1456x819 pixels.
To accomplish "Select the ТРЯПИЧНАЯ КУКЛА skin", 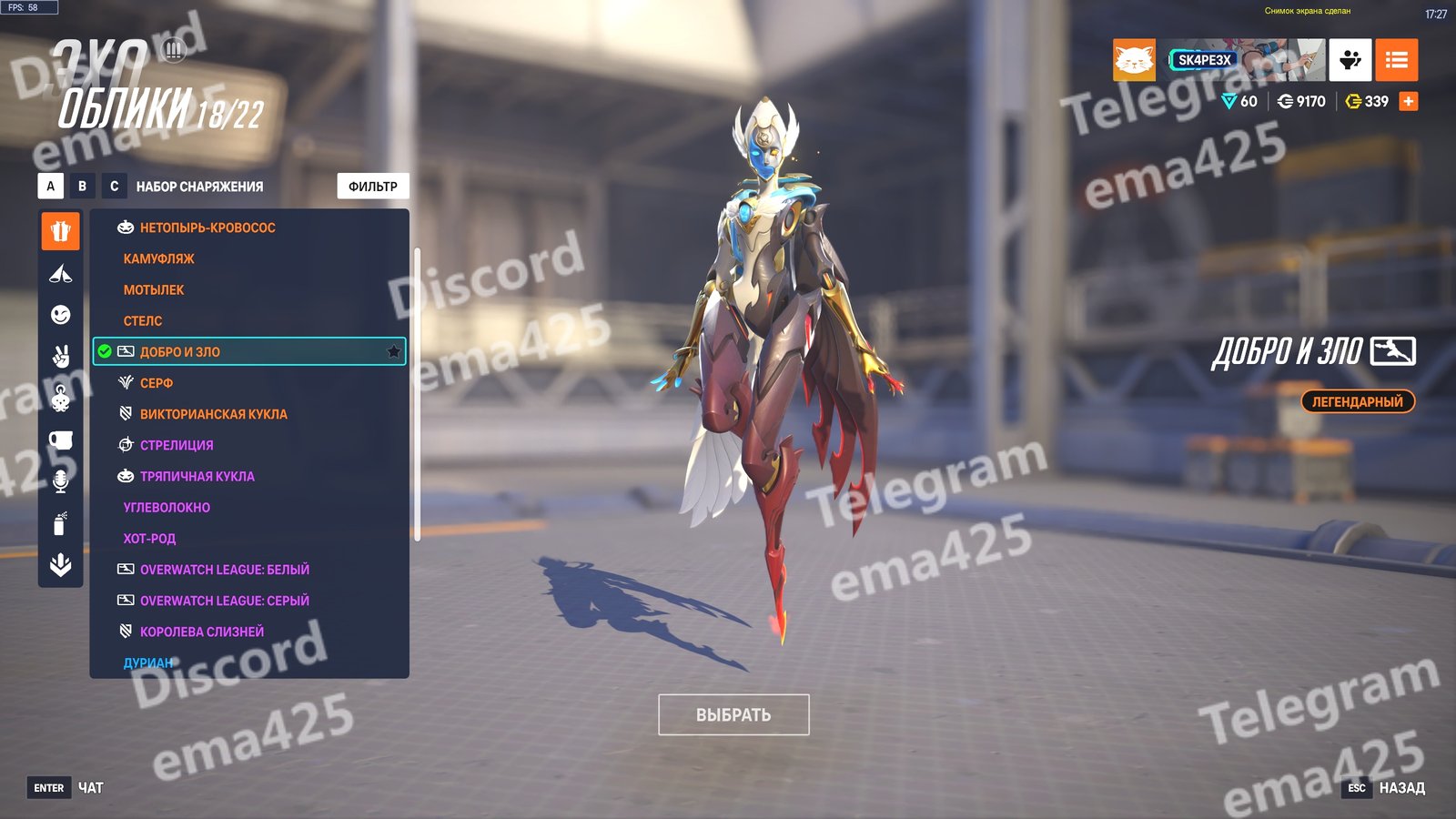I will [197, 476].
